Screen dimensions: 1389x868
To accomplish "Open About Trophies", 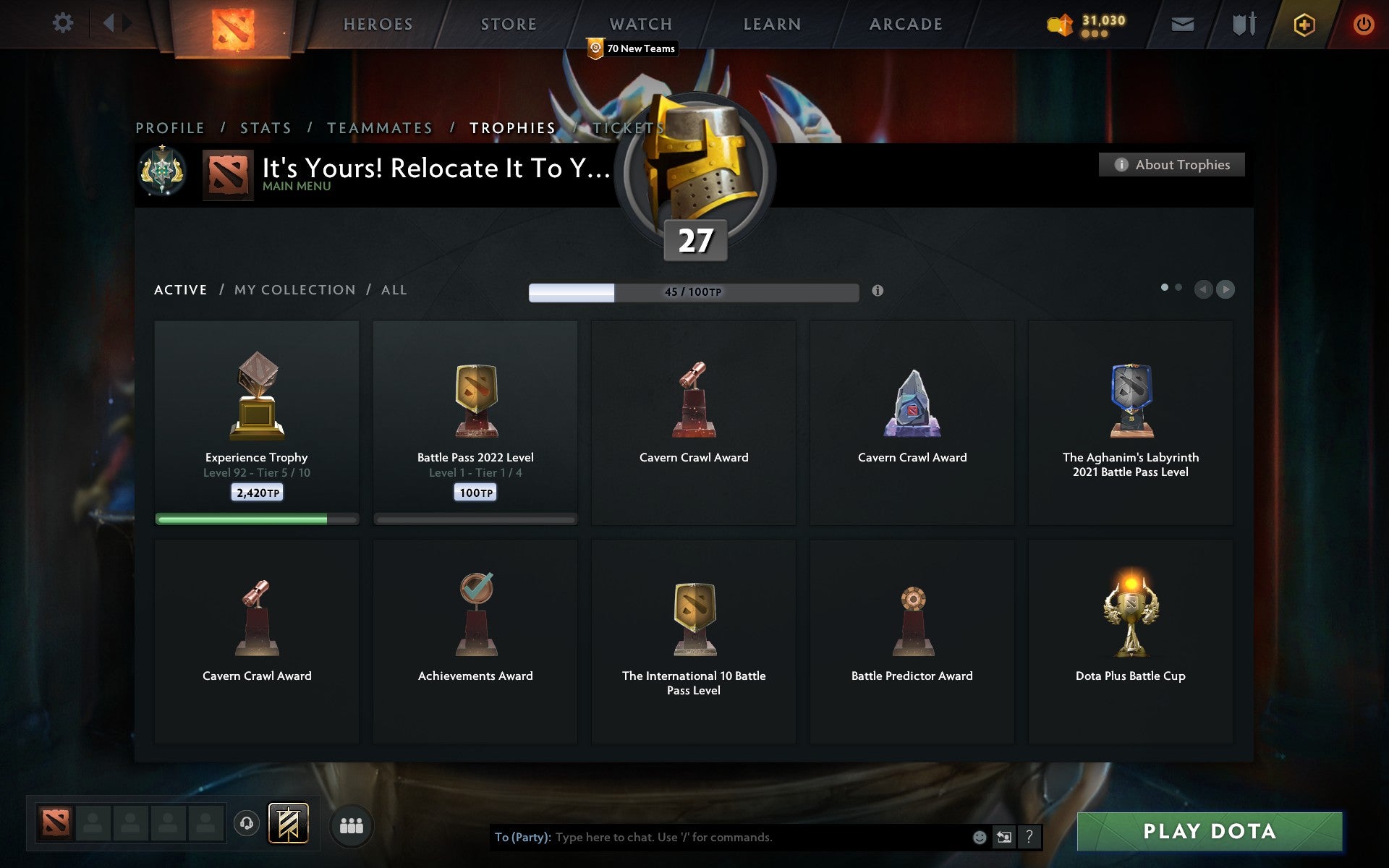I will pos(1171,164).
